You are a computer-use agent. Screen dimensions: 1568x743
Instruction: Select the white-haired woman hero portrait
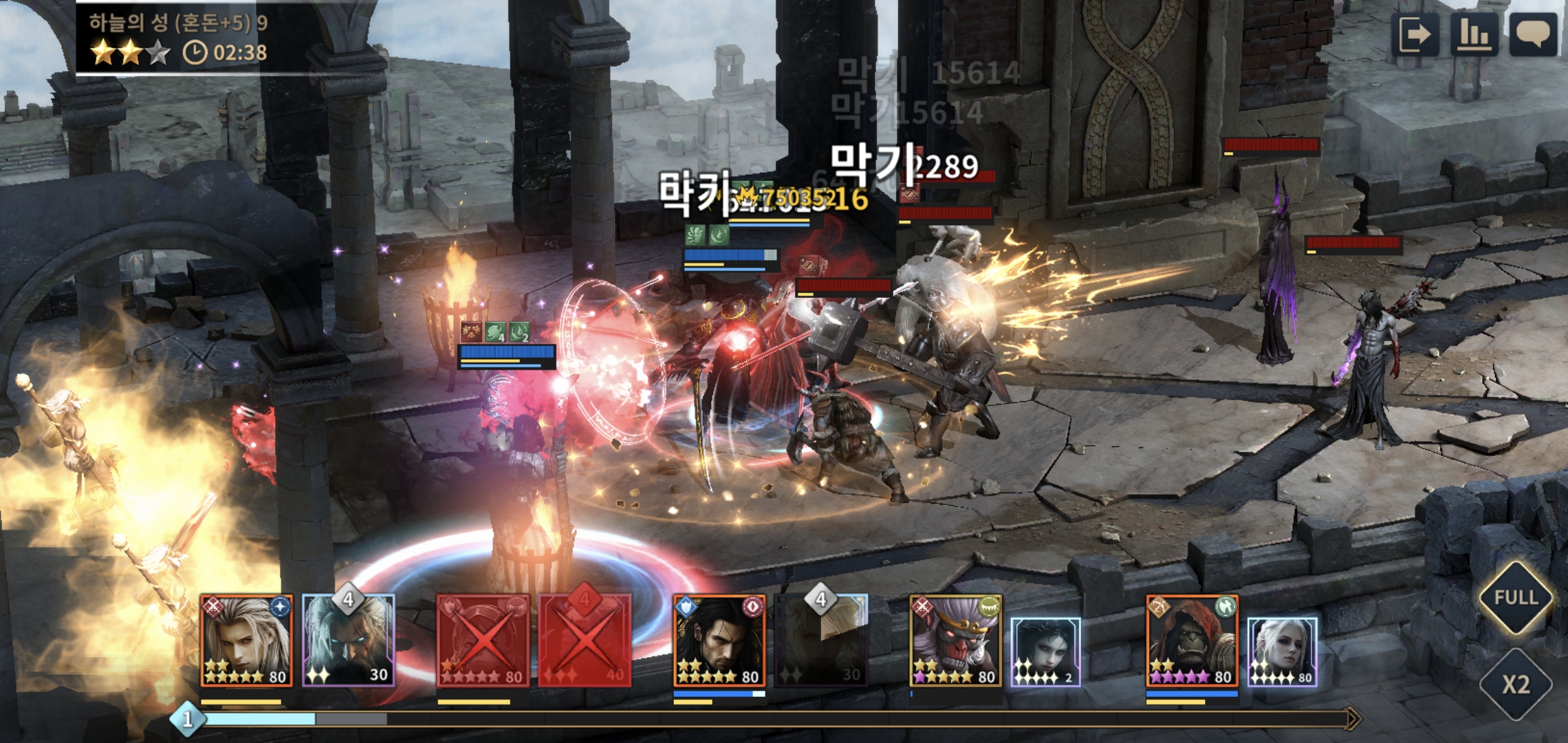[1282, 652]
